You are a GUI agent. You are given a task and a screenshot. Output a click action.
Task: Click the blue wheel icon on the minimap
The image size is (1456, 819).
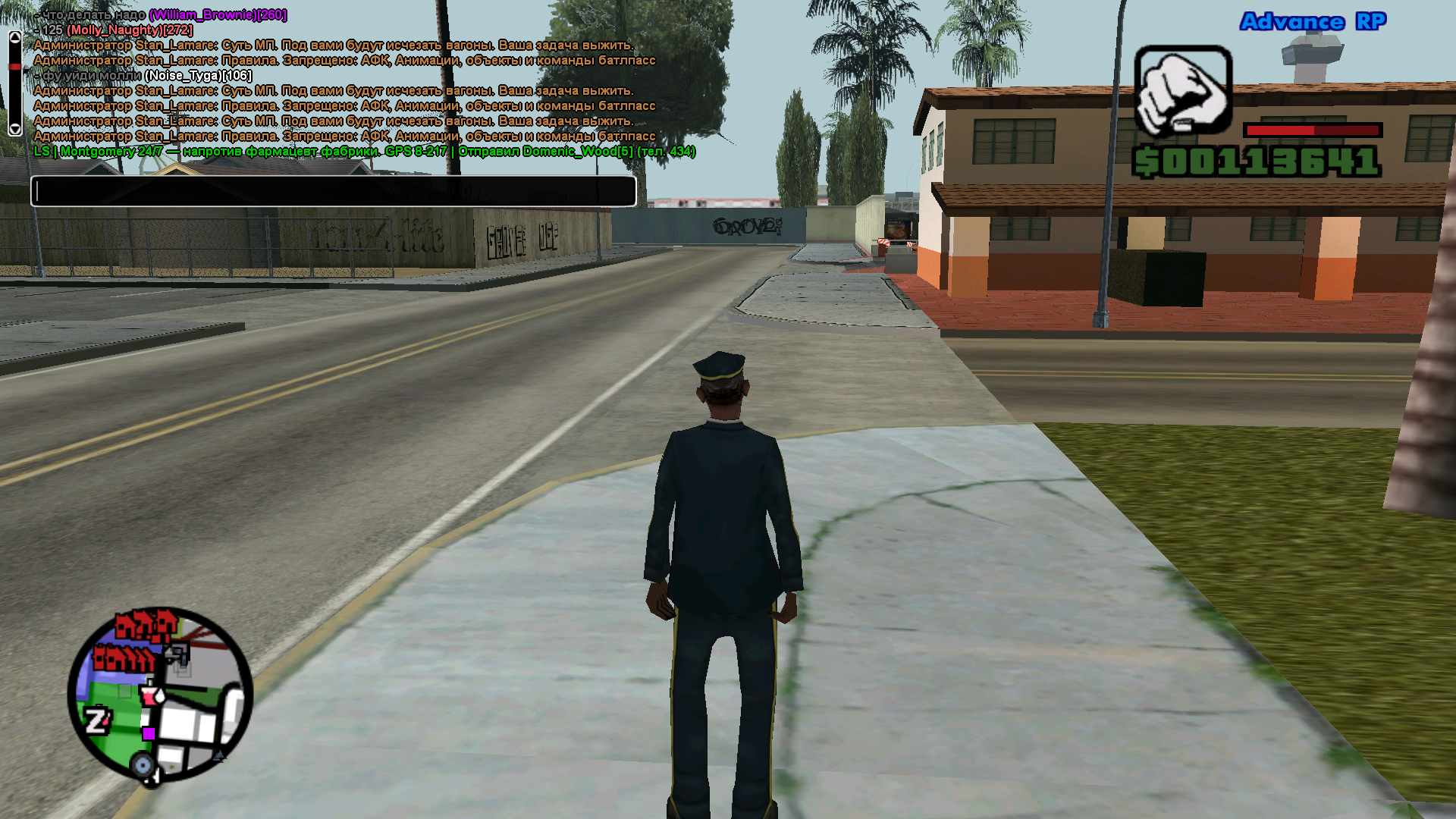143,764
